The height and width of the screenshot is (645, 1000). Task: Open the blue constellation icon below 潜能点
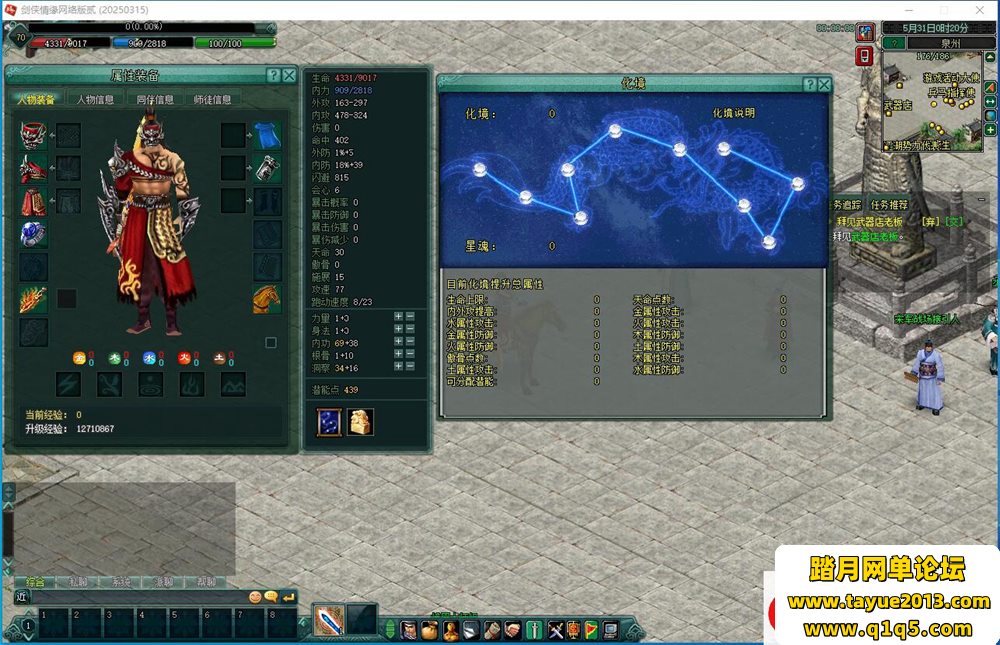(329, 422)
